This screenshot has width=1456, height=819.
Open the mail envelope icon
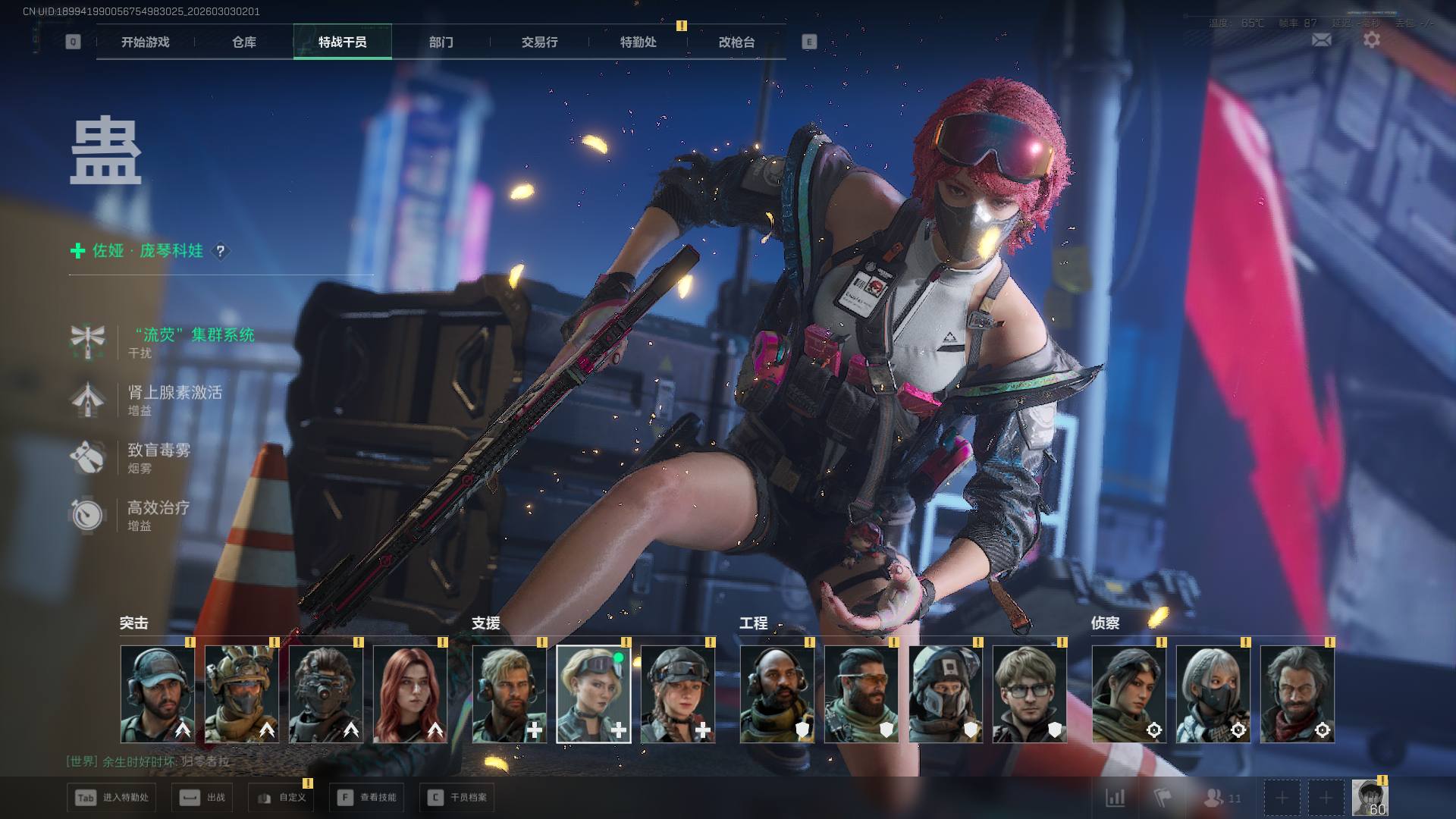(x=1321, y=39)
